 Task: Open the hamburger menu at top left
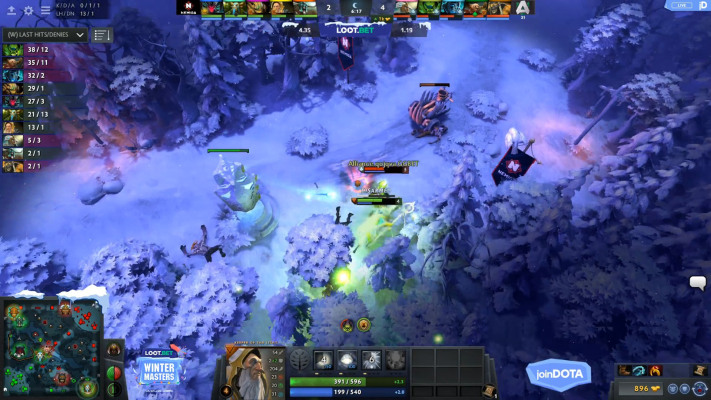45,10
